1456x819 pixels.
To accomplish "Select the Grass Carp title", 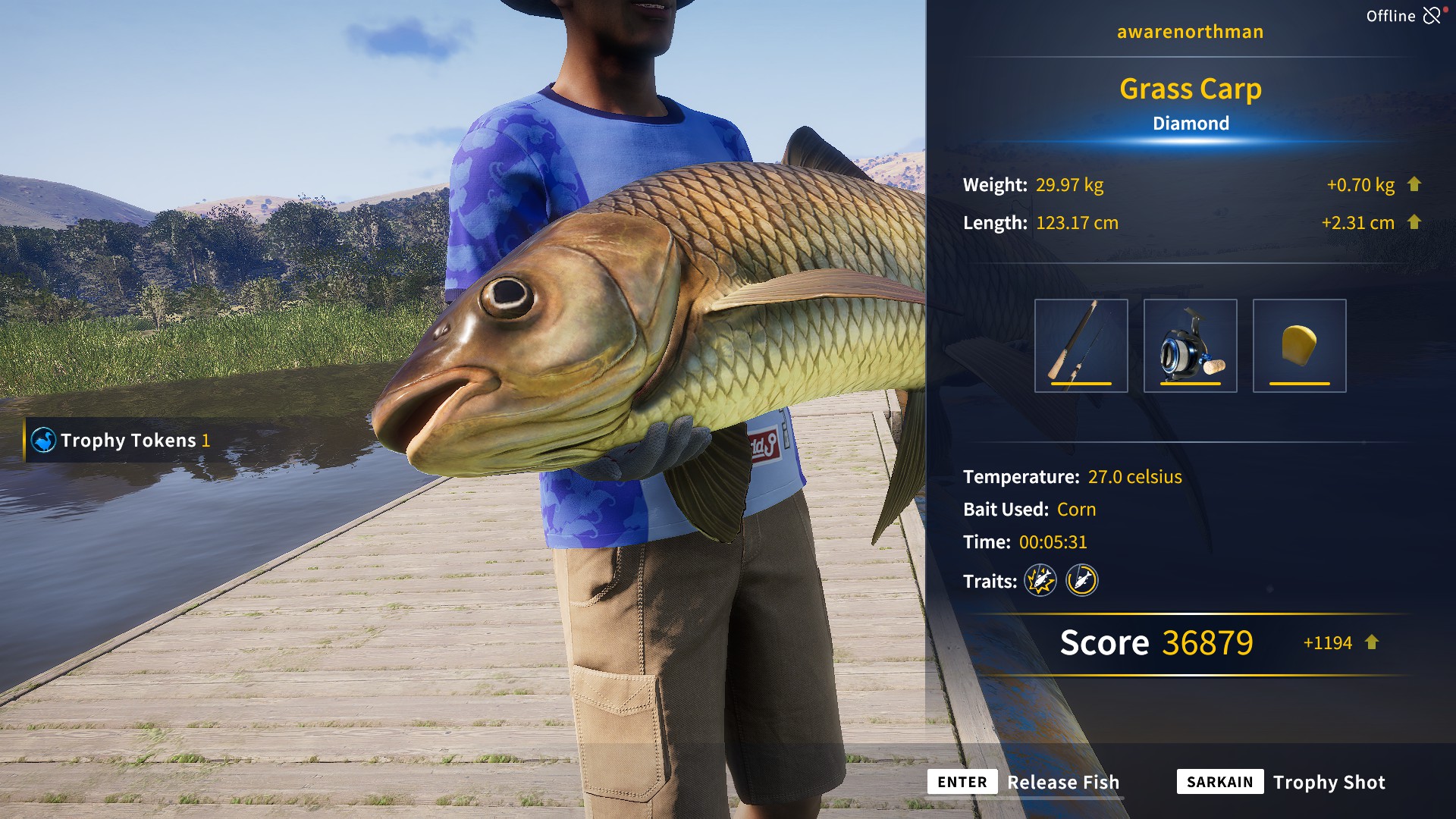I will coord(1191,88).
